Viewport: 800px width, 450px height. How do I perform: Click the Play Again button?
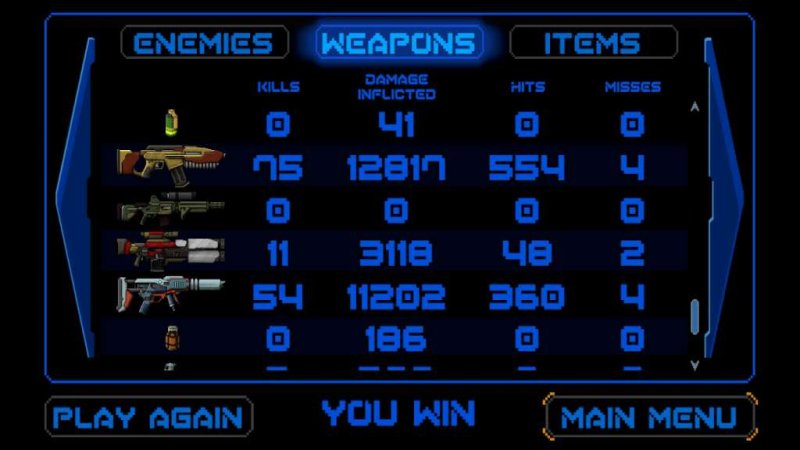tap(149, 417)
